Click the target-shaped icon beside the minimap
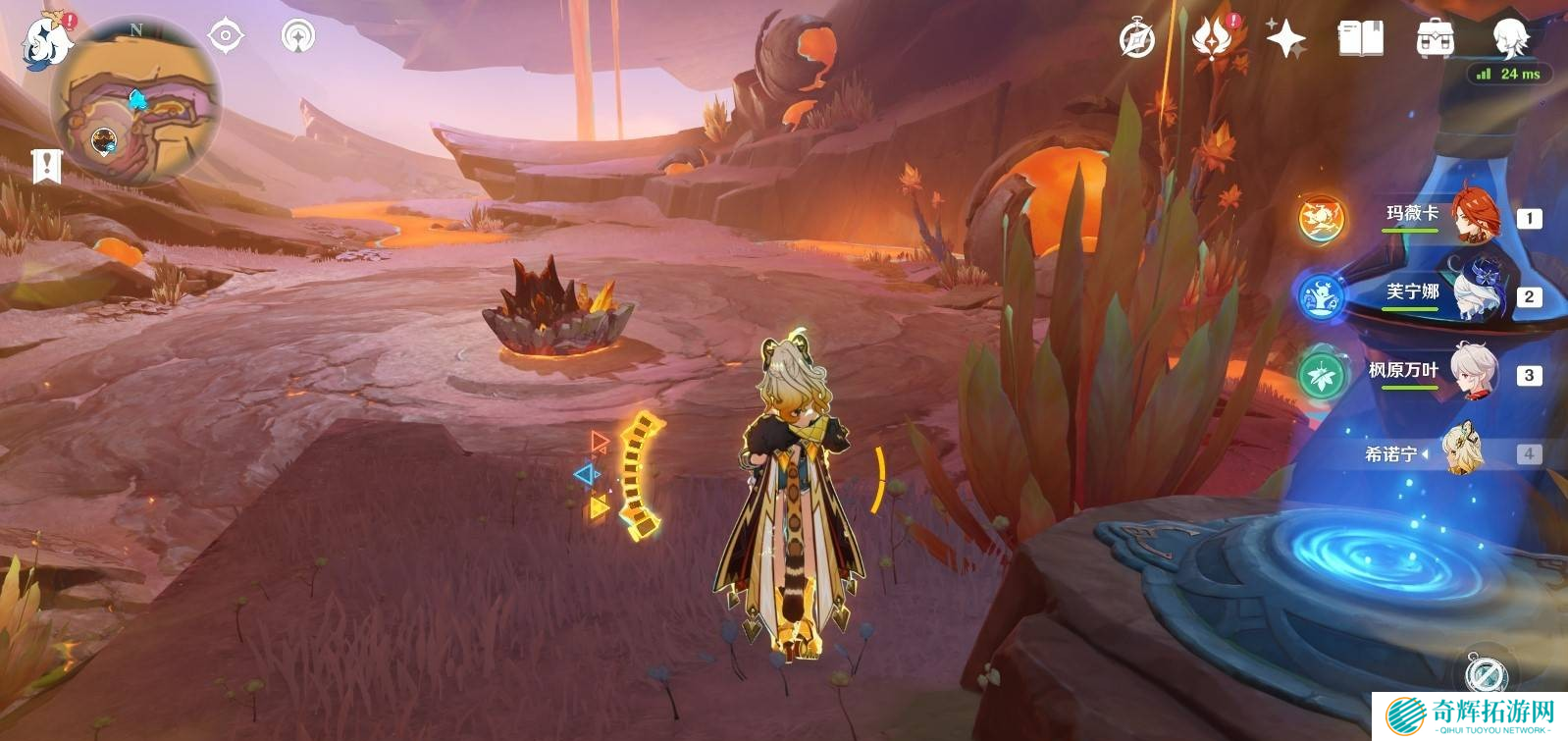1568x741 pixels. coord(226,36)
